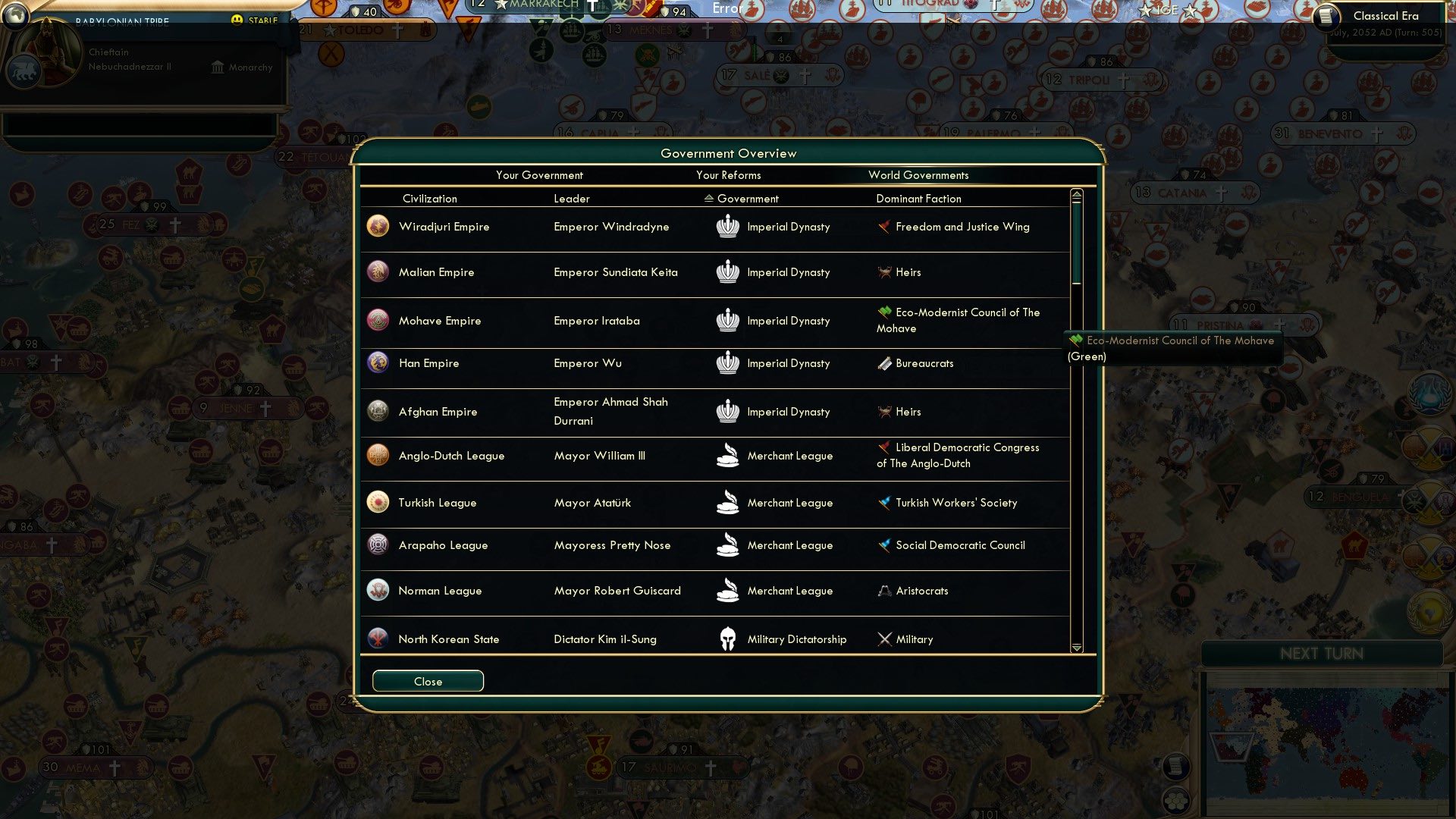Open the World Governments tab
The height and width of the screenshot is (819, 1456).
click(918, 174)
